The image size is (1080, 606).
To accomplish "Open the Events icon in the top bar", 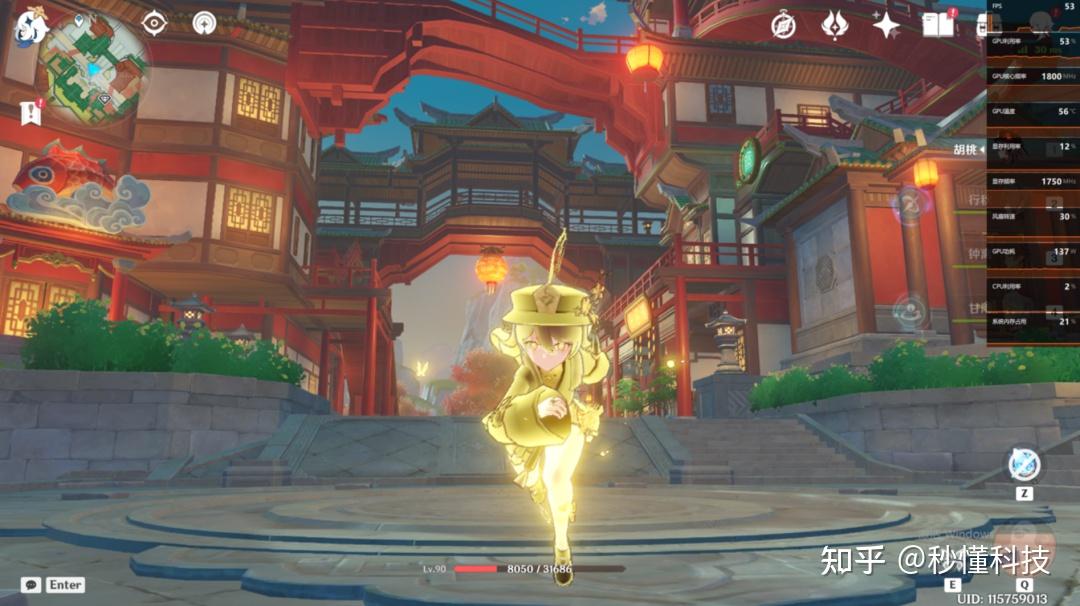I will click(834, 25).
